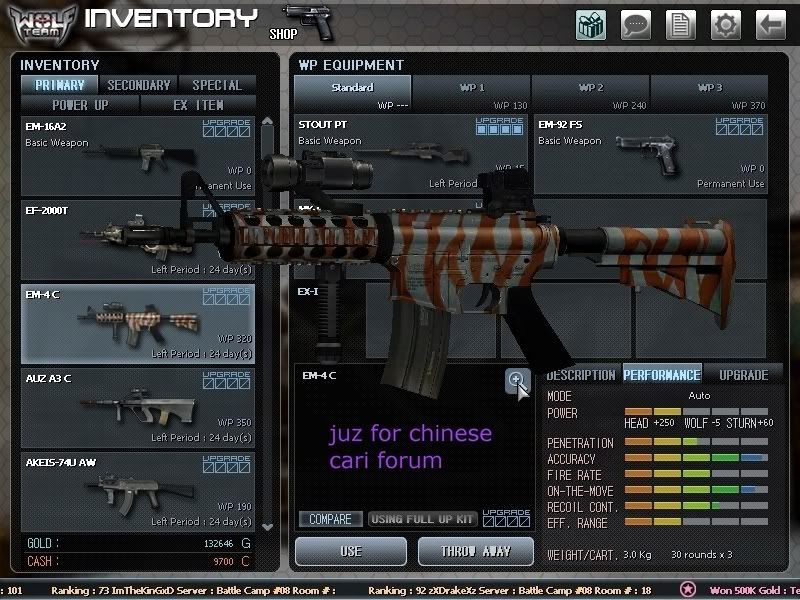Click the Throw Away button
Screen dimensions: 800x600
tap(476, 551)
